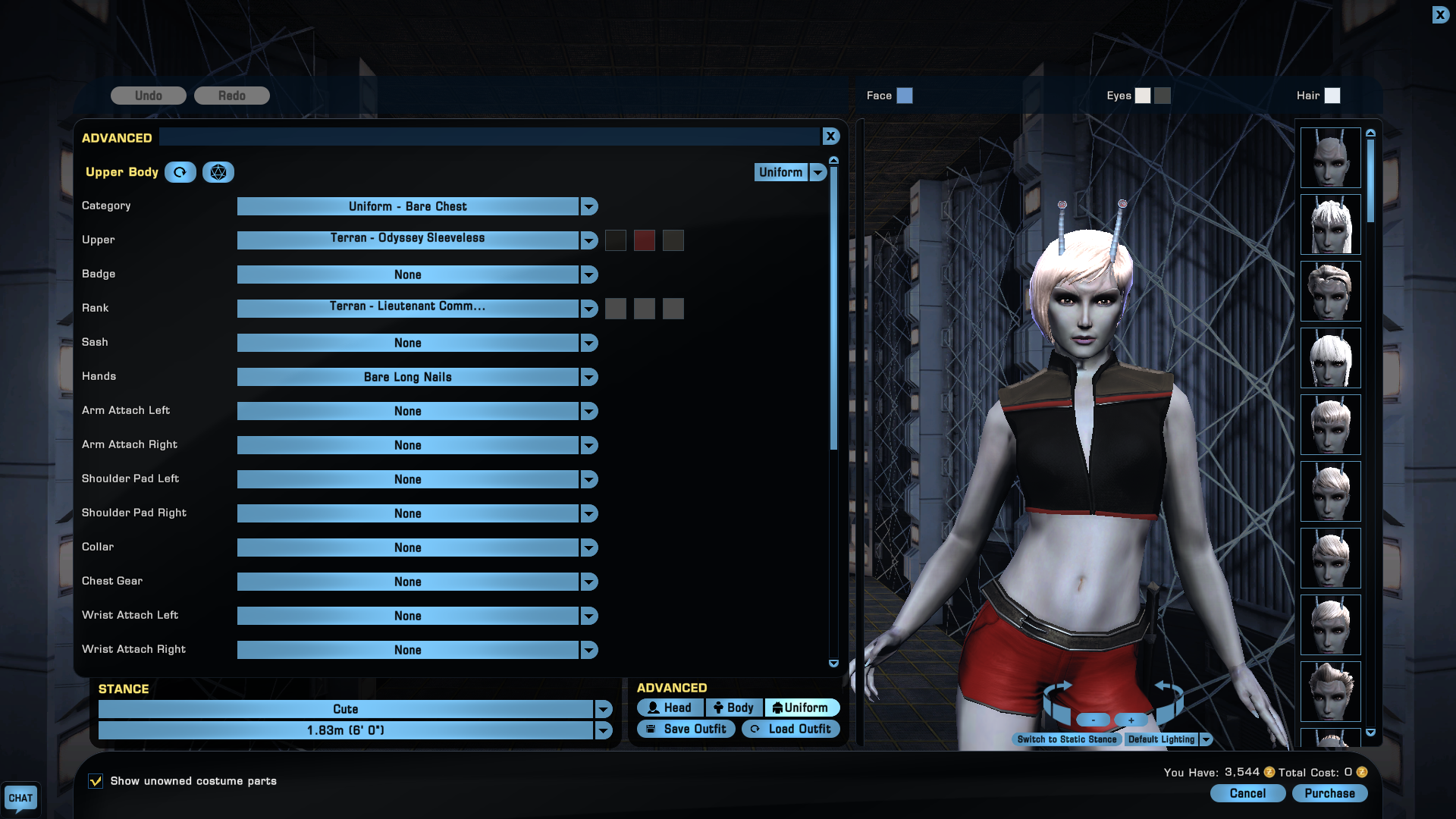Image resolution: width=1456 pixels, height=819 pixels.
Task: Cancel the tailor changes
Action: pos(1247,793)
